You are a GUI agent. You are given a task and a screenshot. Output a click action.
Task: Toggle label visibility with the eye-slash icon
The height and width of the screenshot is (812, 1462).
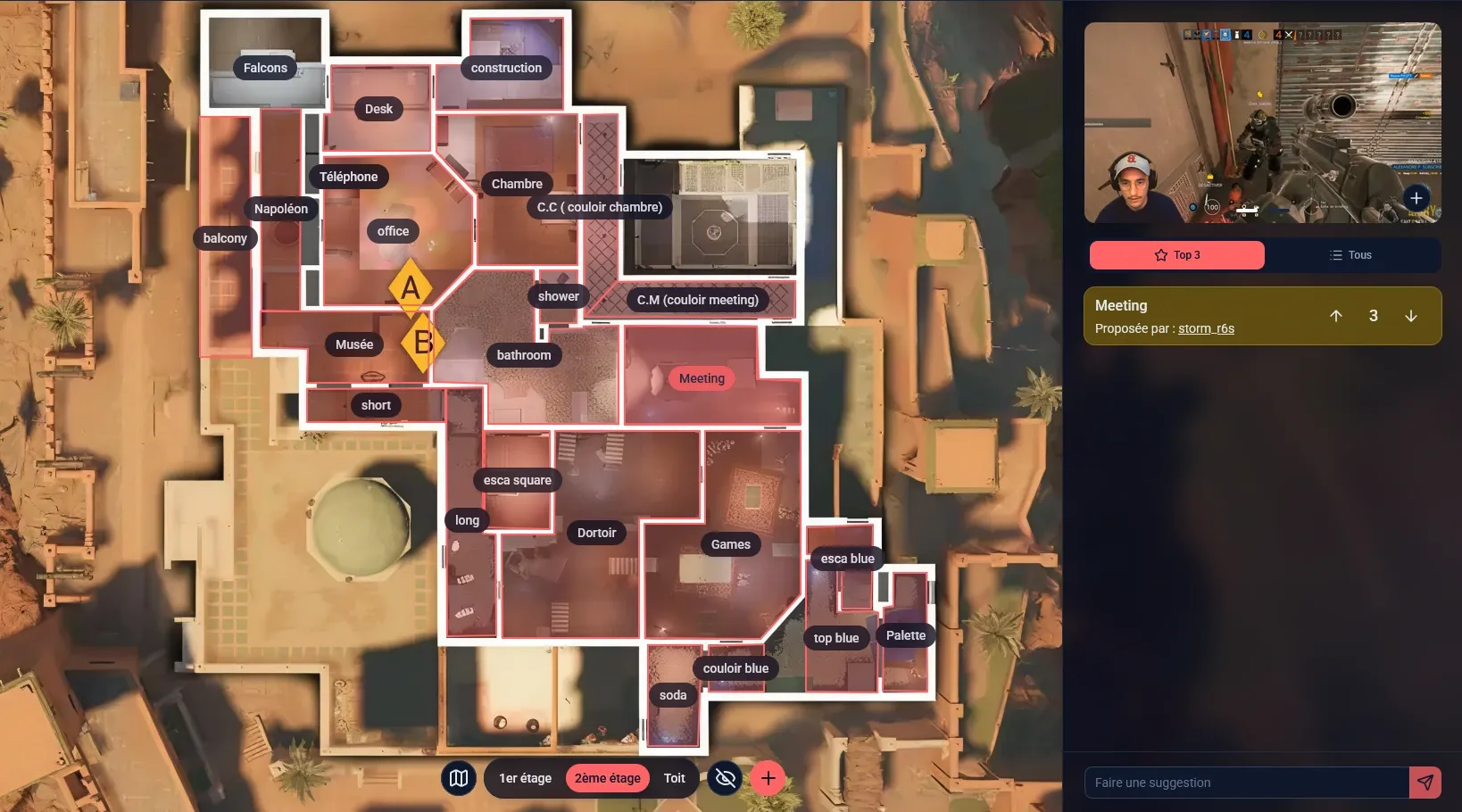tap(725, 778)
